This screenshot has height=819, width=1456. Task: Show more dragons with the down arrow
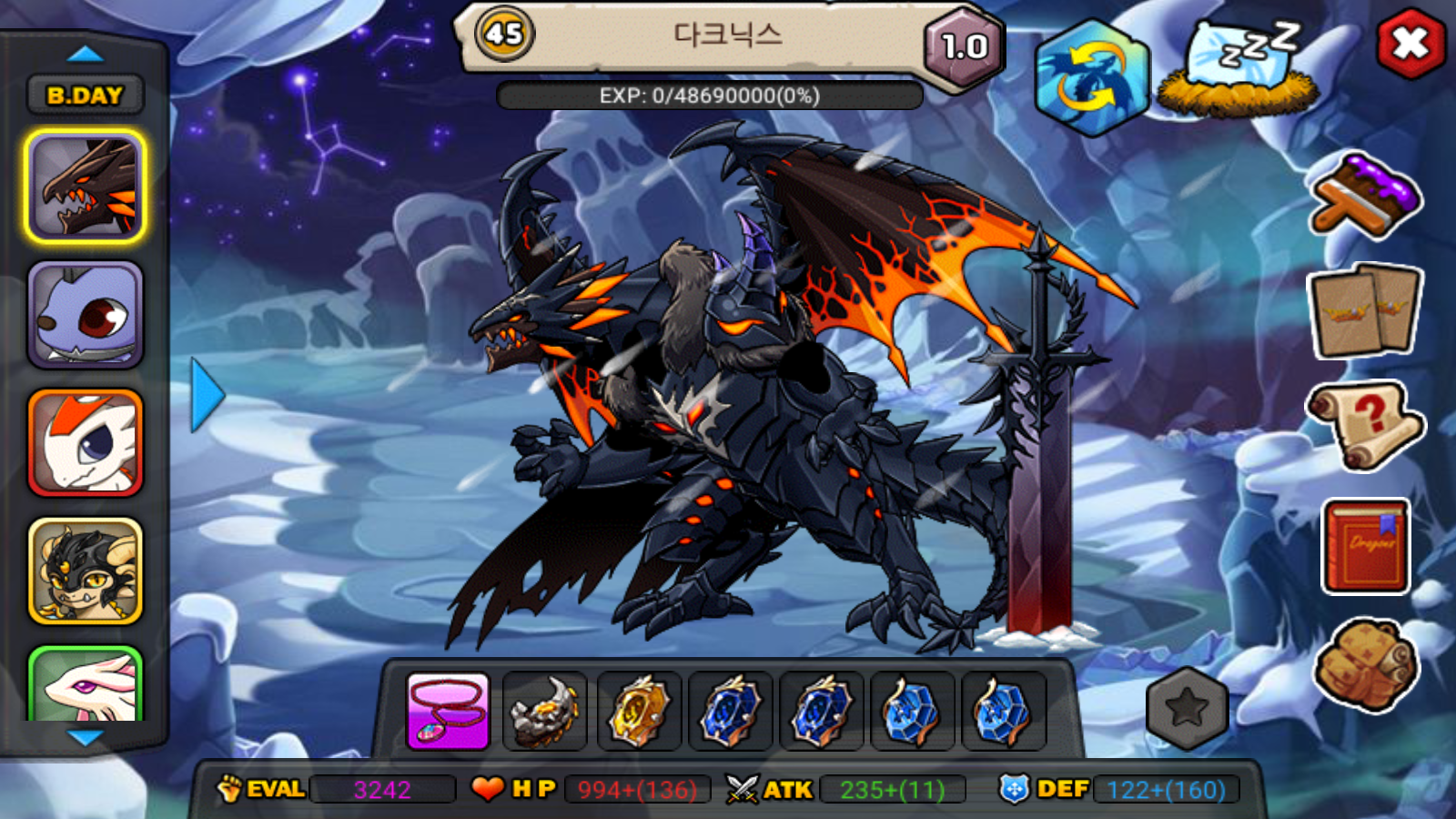click(86, 738)
